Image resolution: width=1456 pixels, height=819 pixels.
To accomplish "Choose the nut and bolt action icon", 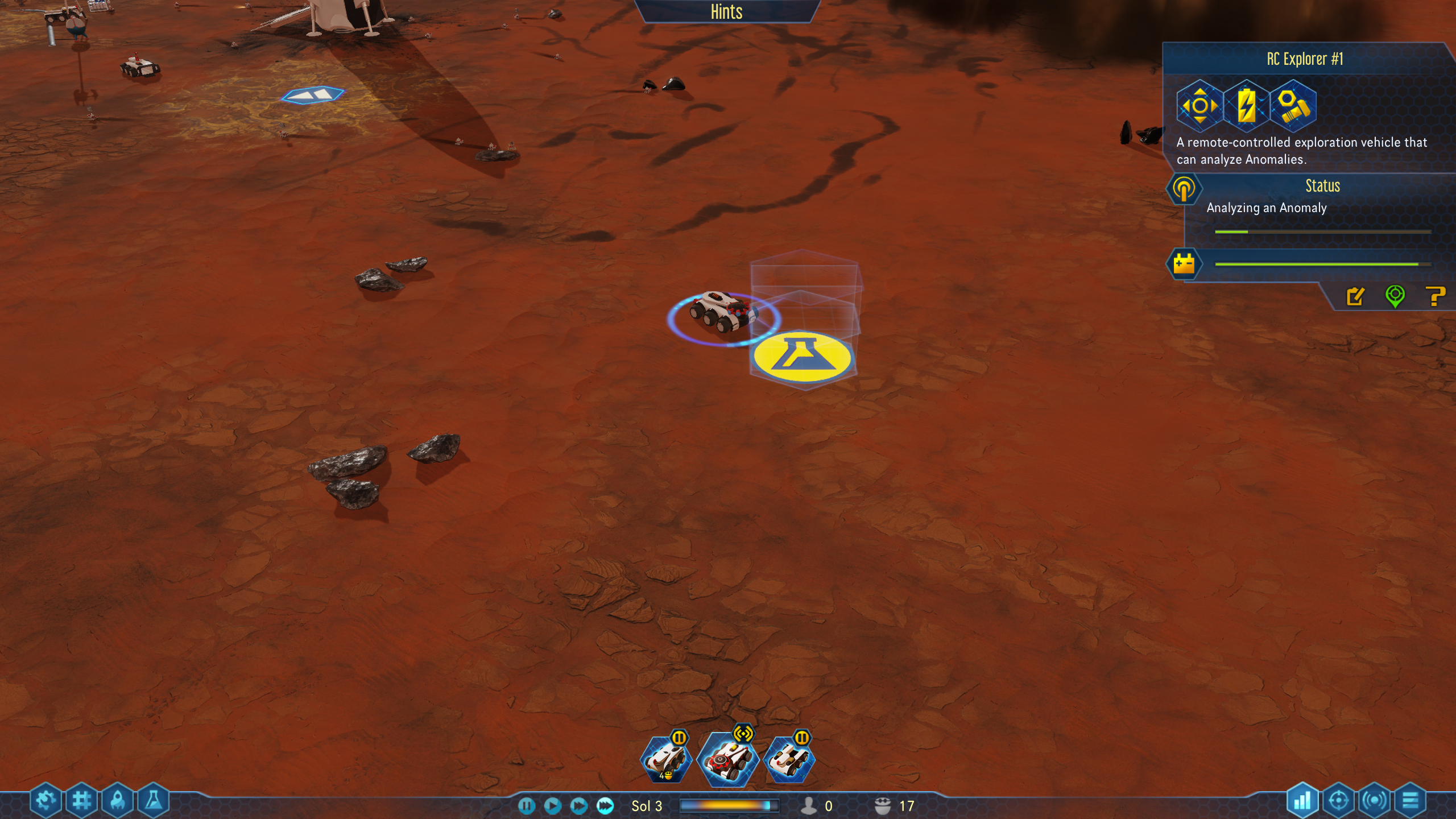I will (1293, 106).
